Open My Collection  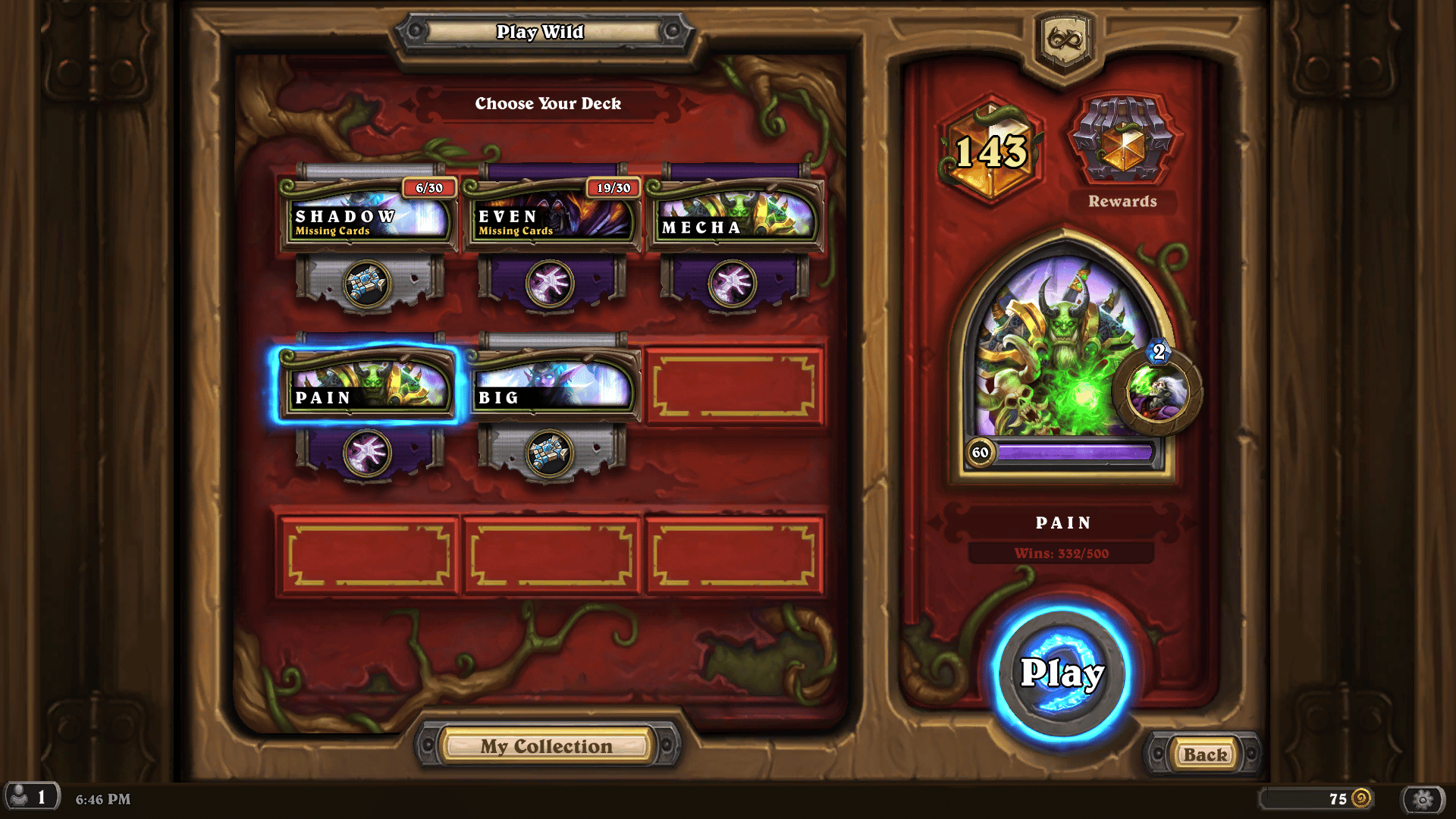click(x=546, y=745)
